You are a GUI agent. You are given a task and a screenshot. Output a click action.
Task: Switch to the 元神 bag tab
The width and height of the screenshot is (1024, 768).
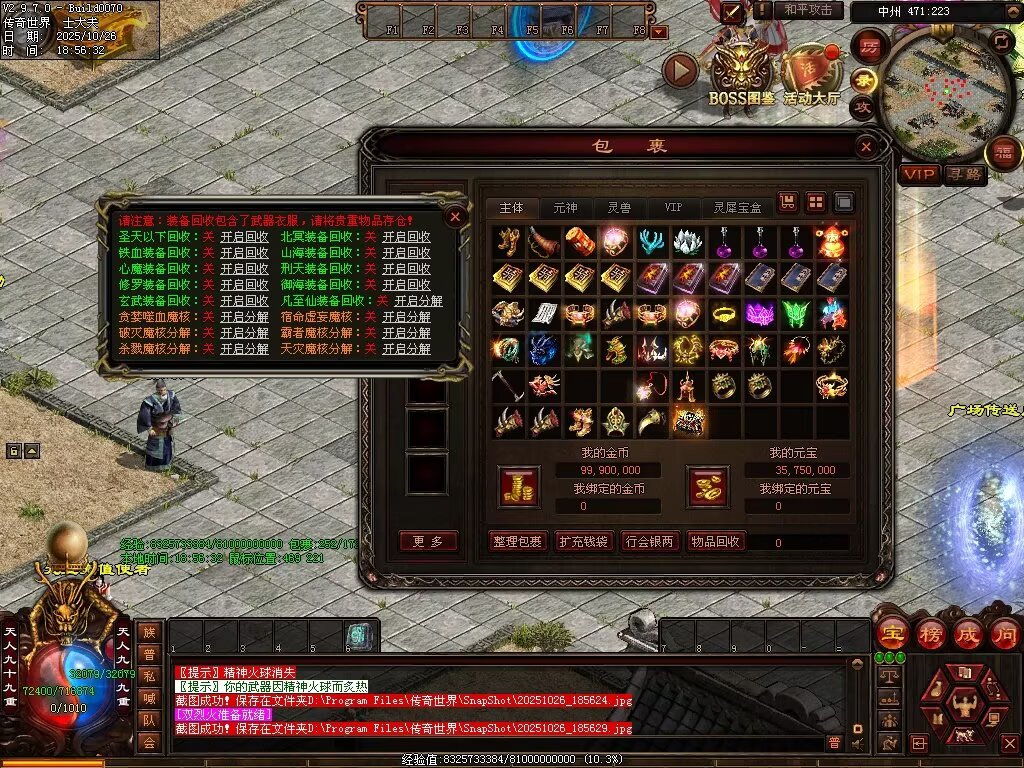(565, 208)
